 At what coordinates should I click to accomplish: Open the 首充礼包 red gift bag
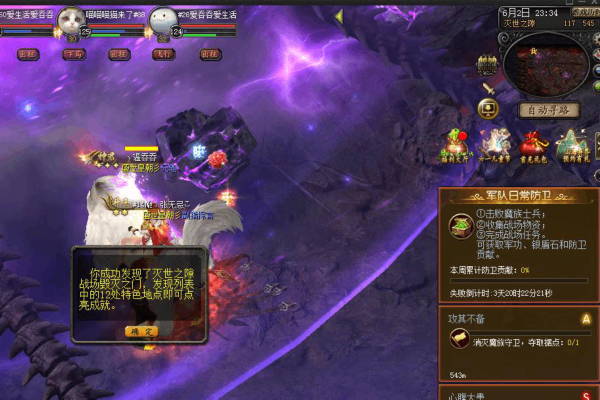(532, 145)
